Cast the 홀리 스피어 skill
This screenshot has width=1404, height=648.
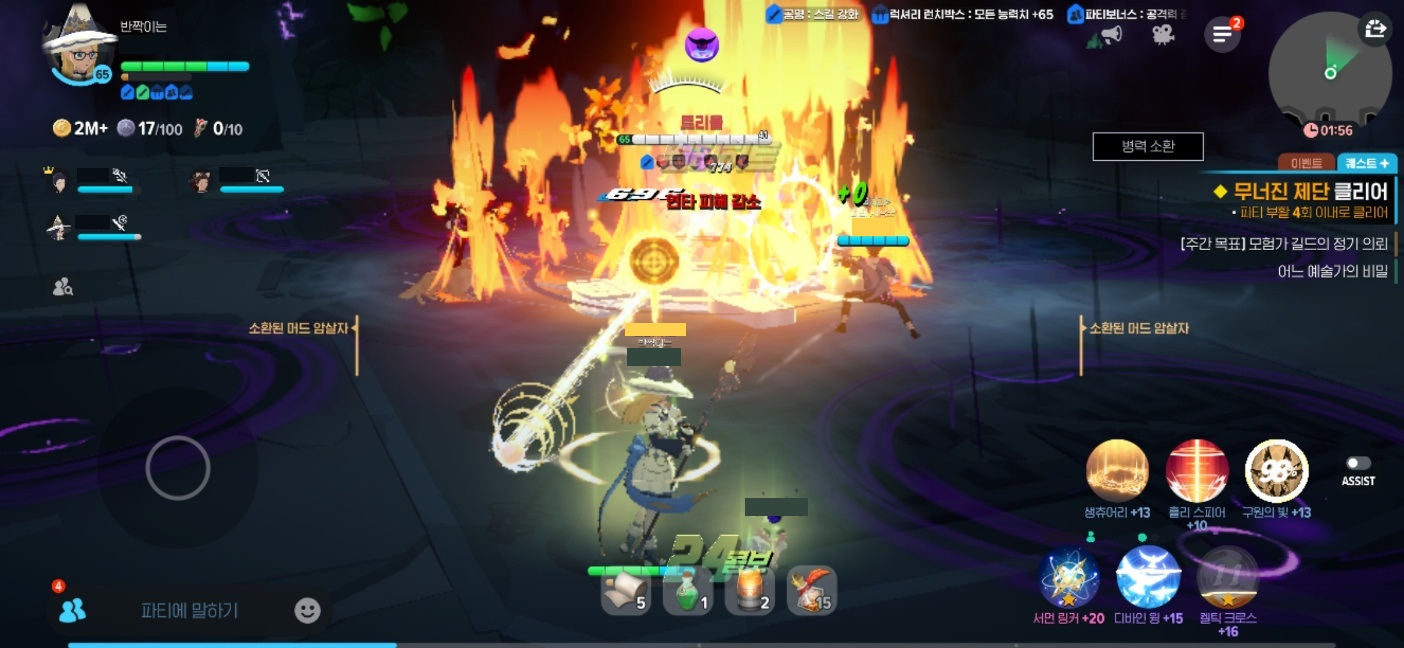click(1197, 470)
